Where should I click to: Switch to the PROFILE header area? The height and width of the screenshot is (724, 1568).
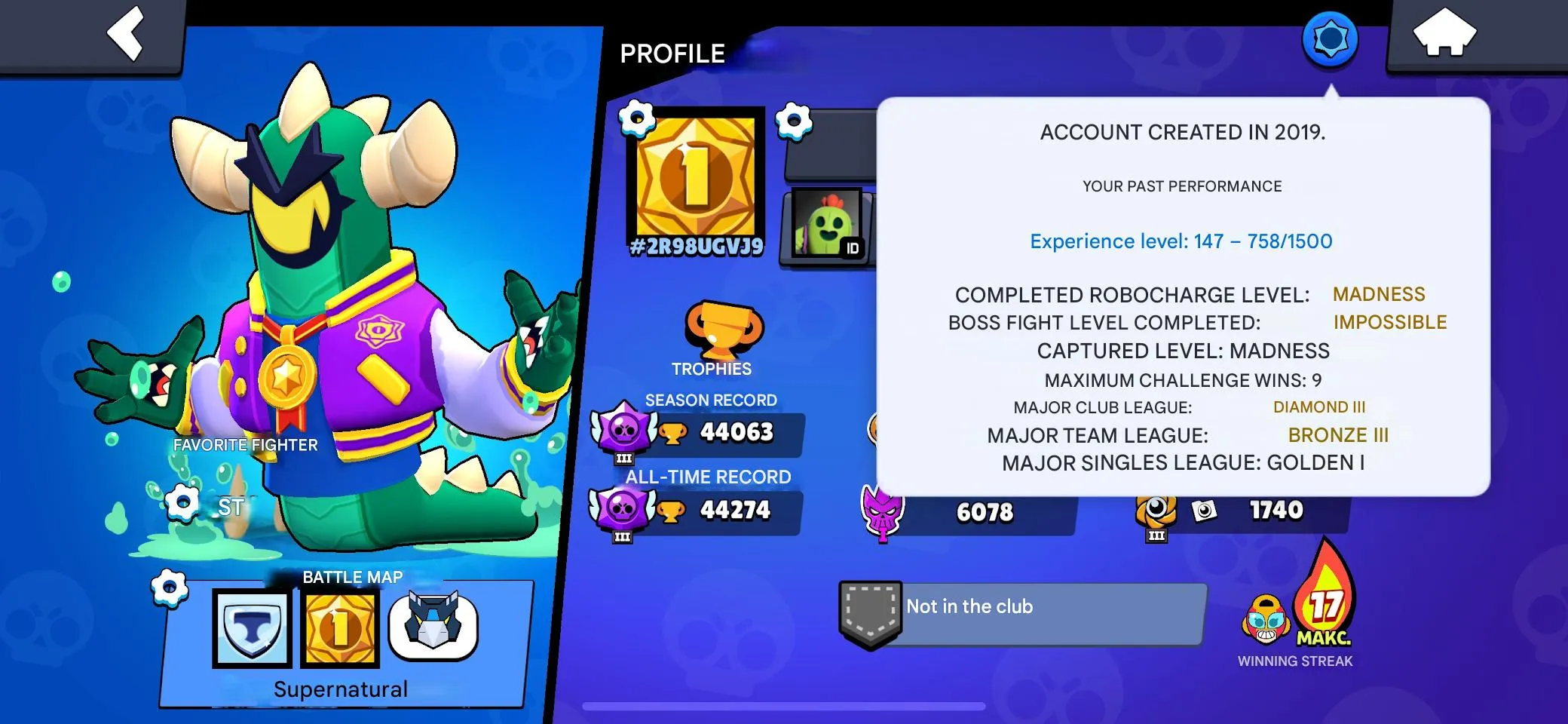tap(672, 53)
